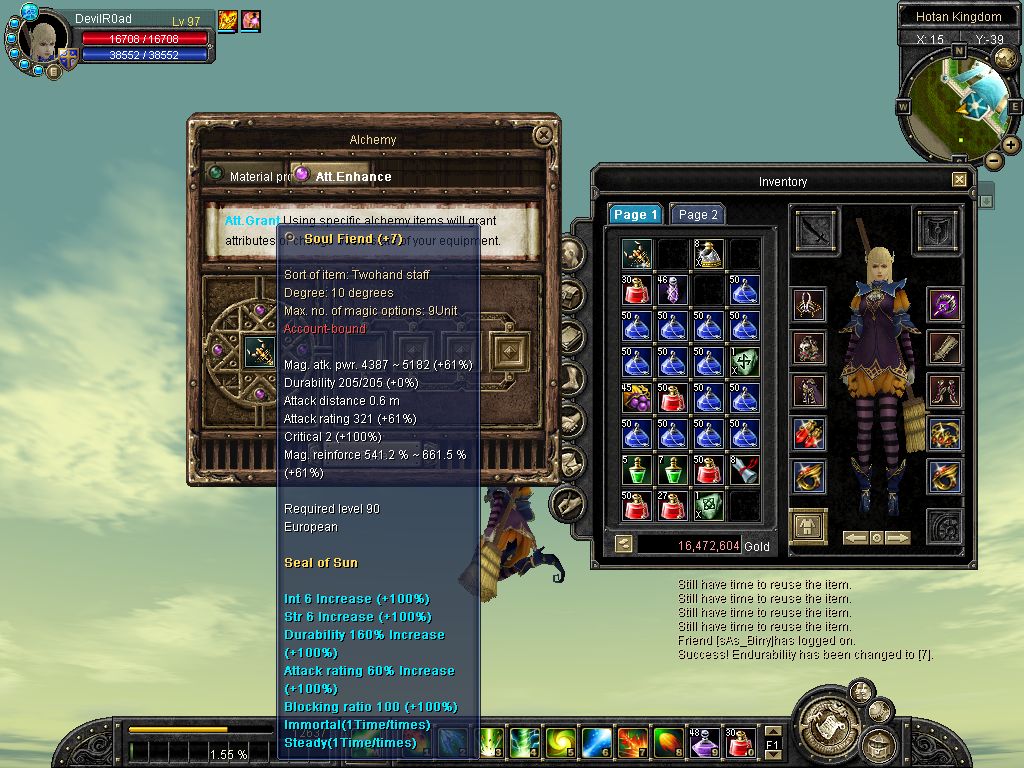1024x768 pixels.
Task: Use the red potion on hotbar slot 0
Action: tap(740, 742)
